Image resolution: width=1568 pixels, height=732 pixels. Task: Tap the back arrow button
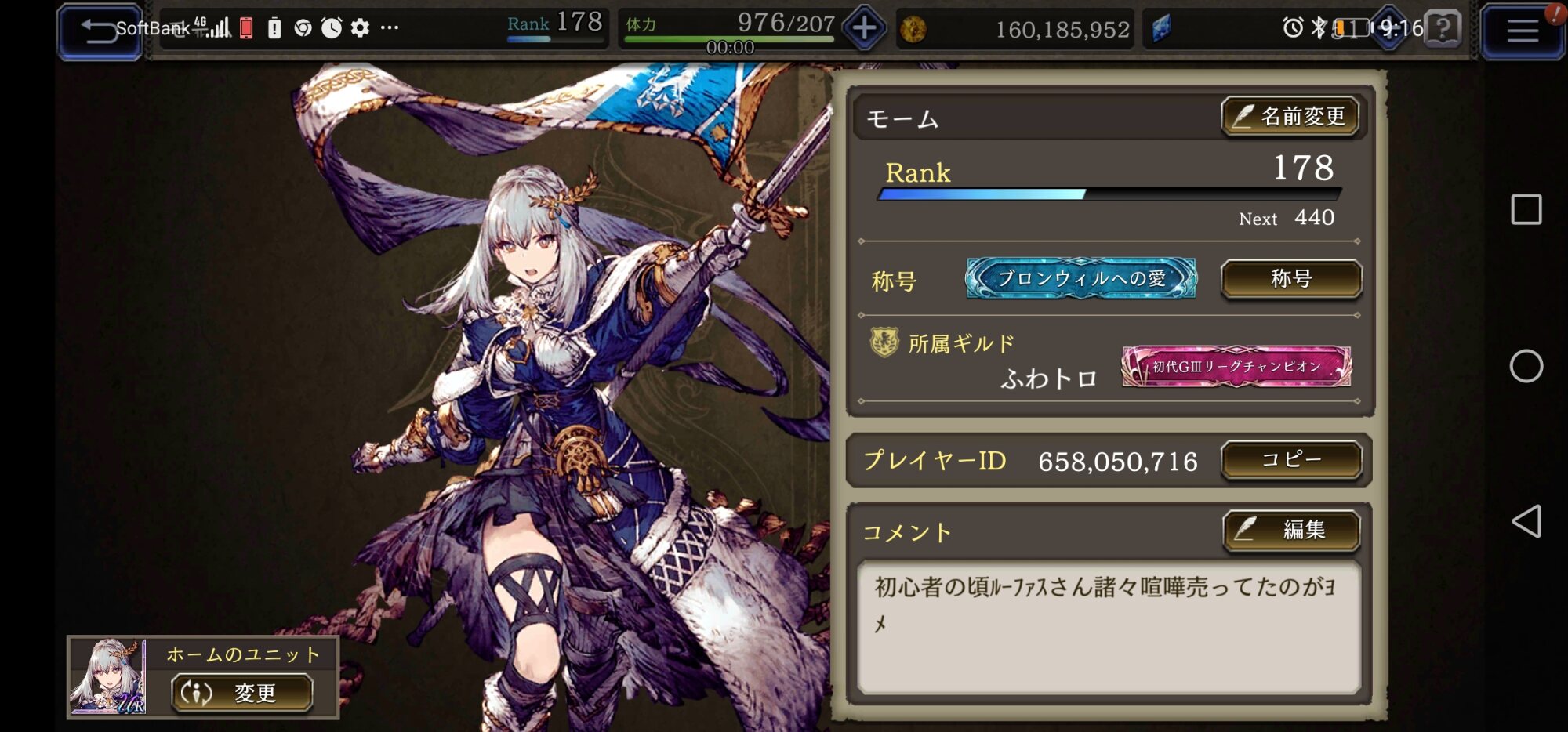[x=99, y=31]
